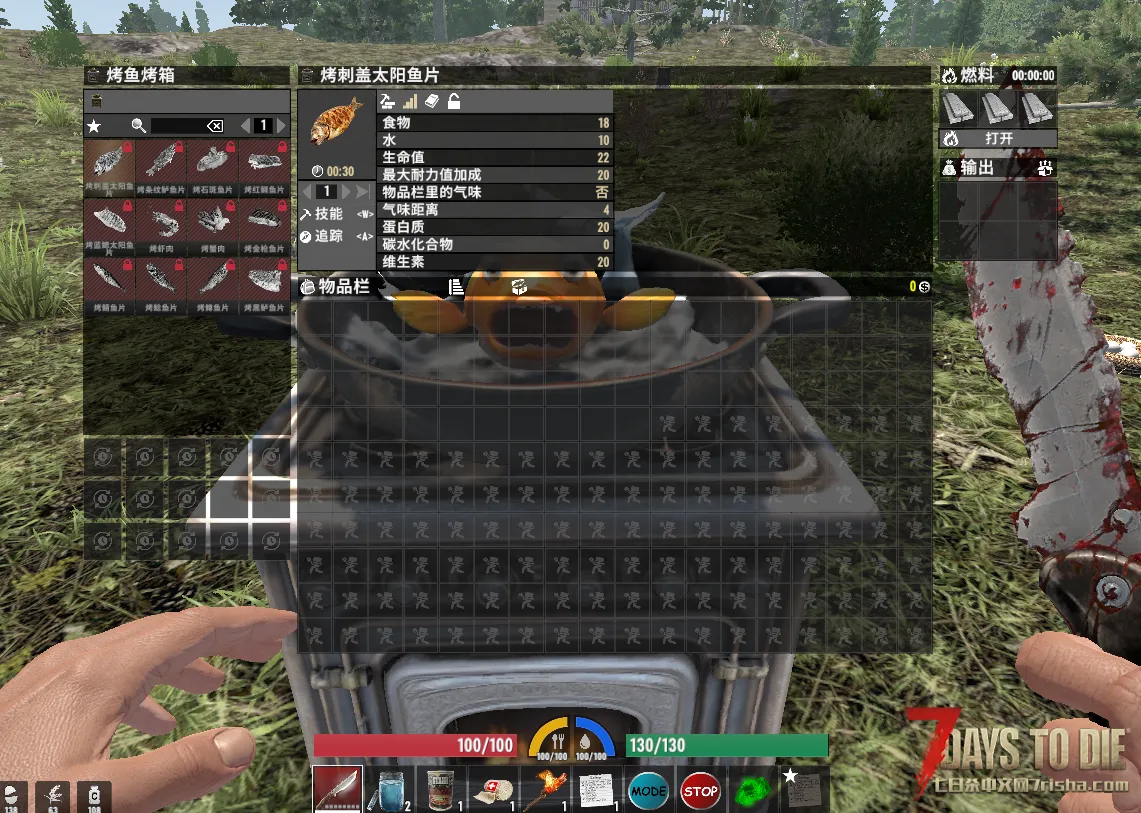The width and height of the screenshot is (1141, 813).
Task: Go to the next recipe page
Action: (281, 126)
